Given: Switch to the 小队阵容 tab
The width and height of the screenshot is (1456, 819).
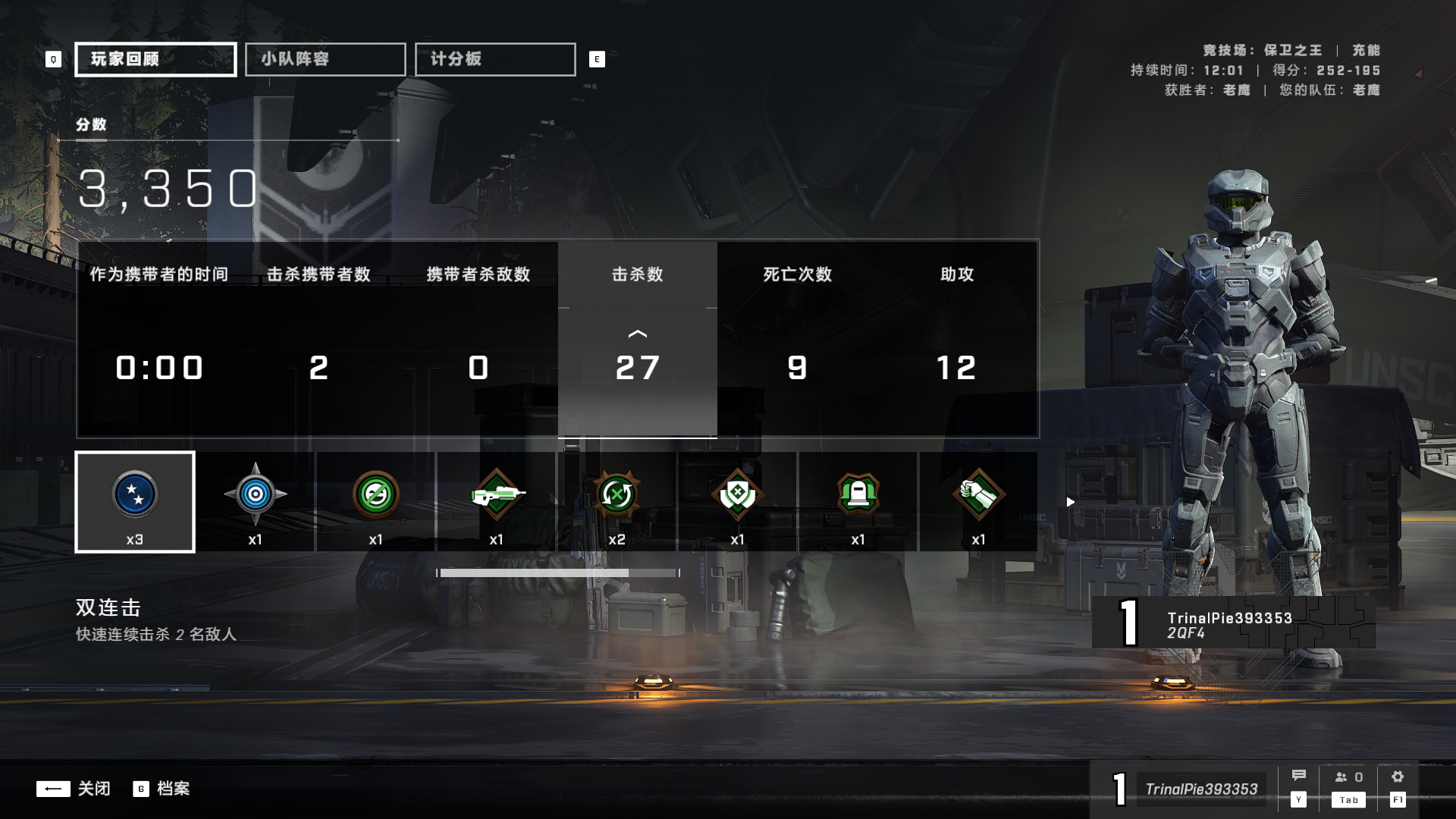Looking at the screenshot, I should [x=325, y=58].
